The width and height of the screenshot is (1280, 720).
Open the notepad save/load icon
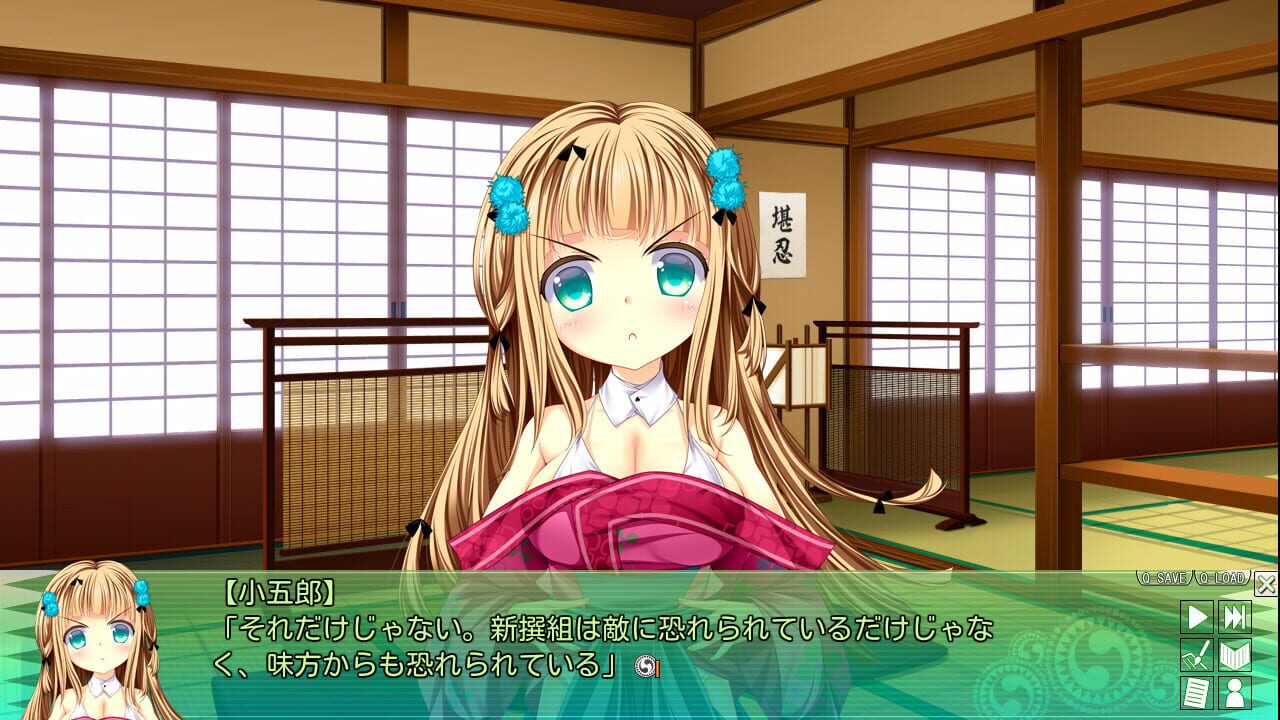coord(1196,694)
